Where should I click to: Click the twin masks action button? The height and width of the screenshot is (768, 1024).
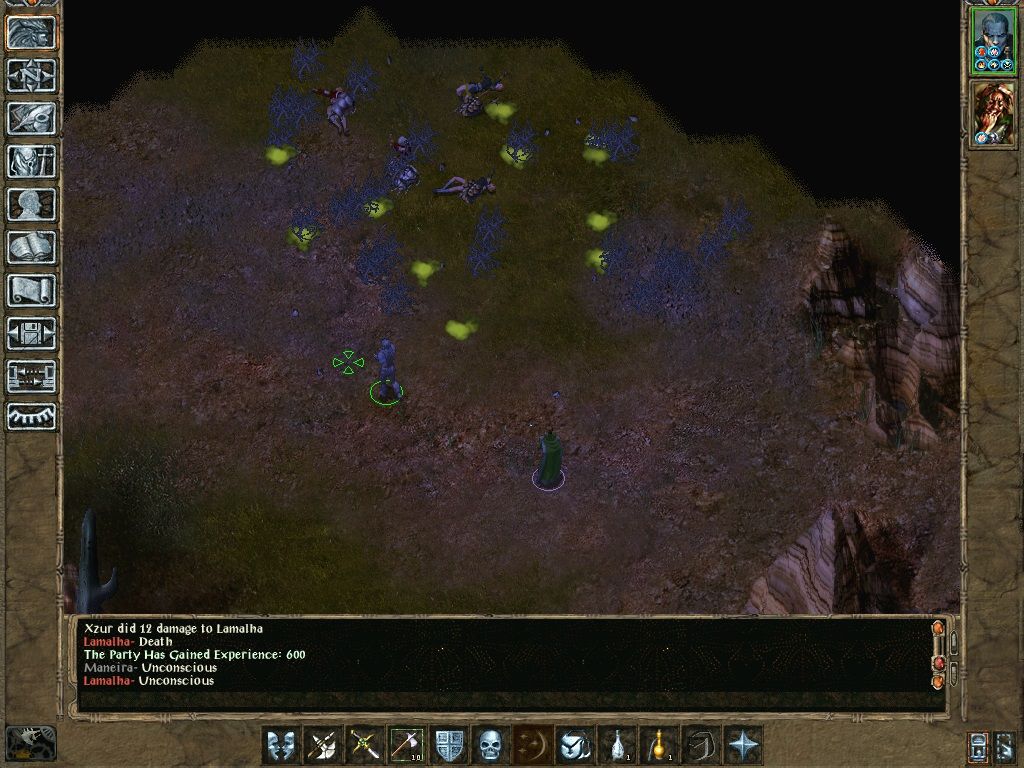[282, 745]
